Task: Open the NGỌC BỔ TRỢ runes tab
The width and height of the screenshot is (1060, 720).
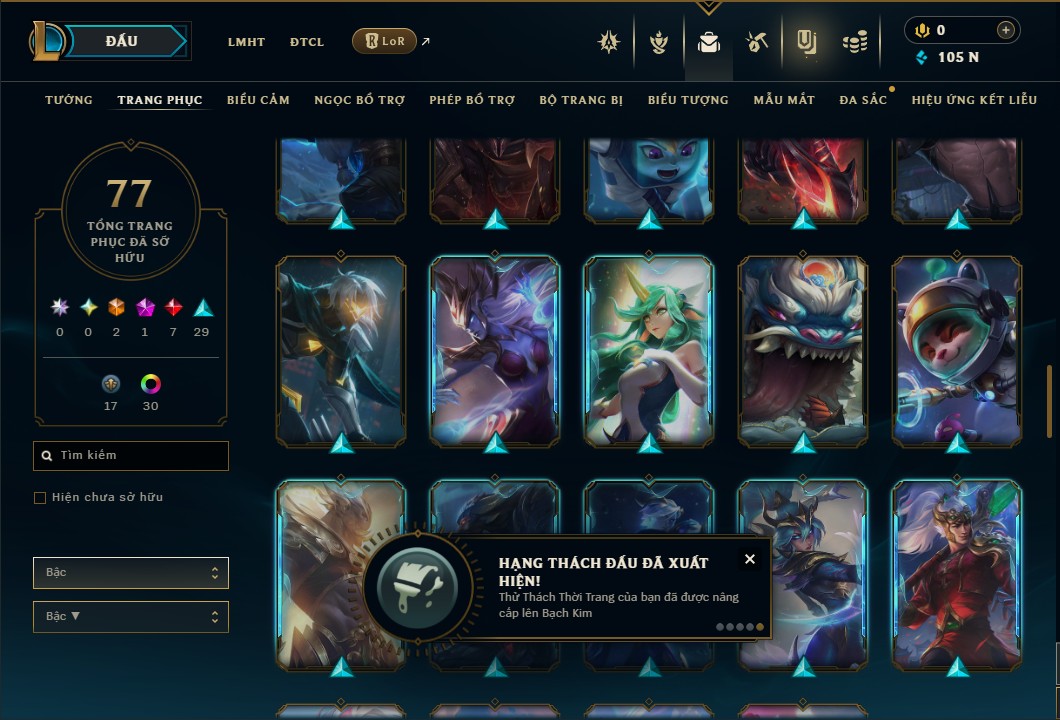Action: coord(359,100)
